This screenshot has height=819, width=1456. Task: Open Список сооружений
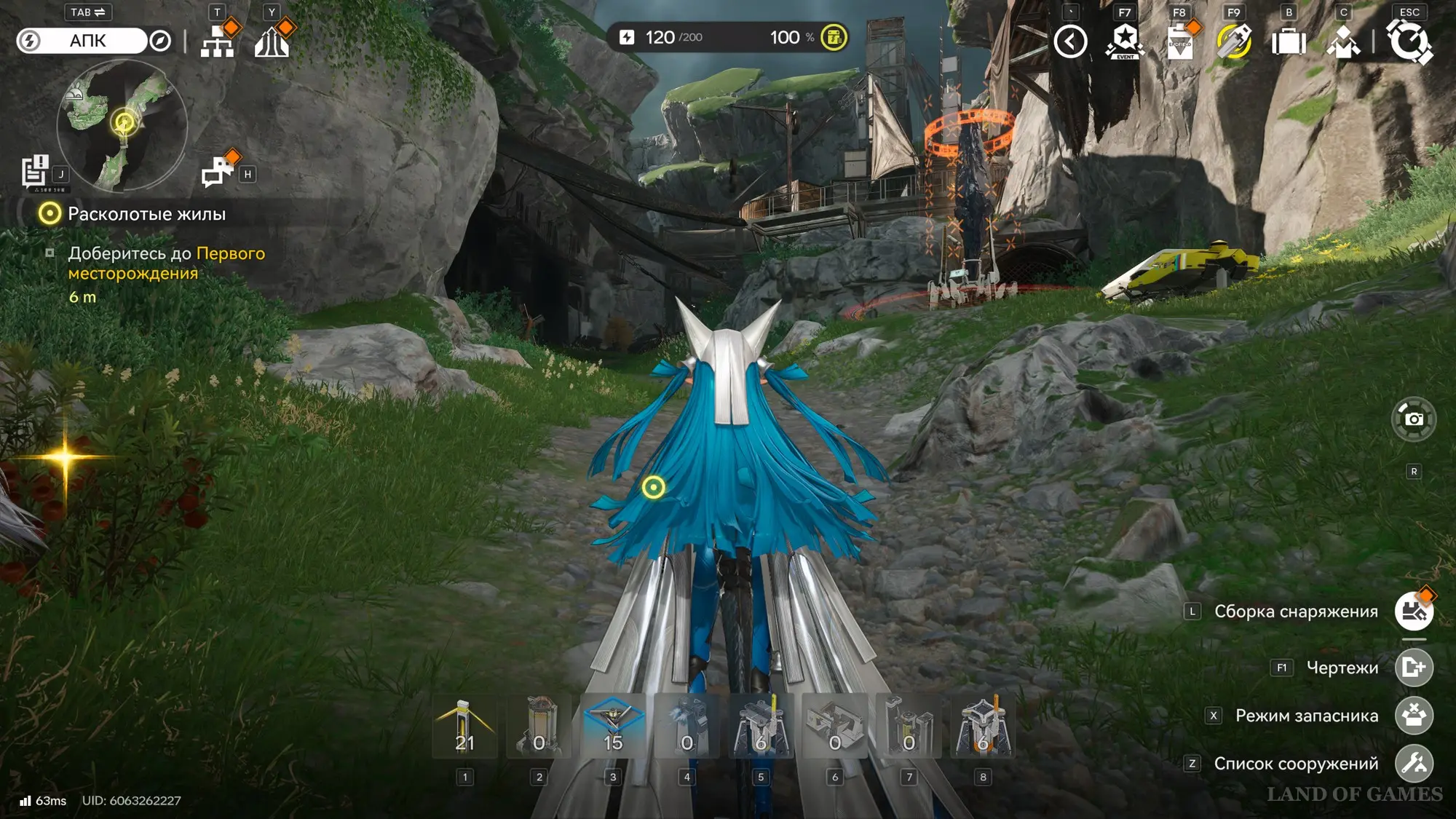coord(1414,763)
